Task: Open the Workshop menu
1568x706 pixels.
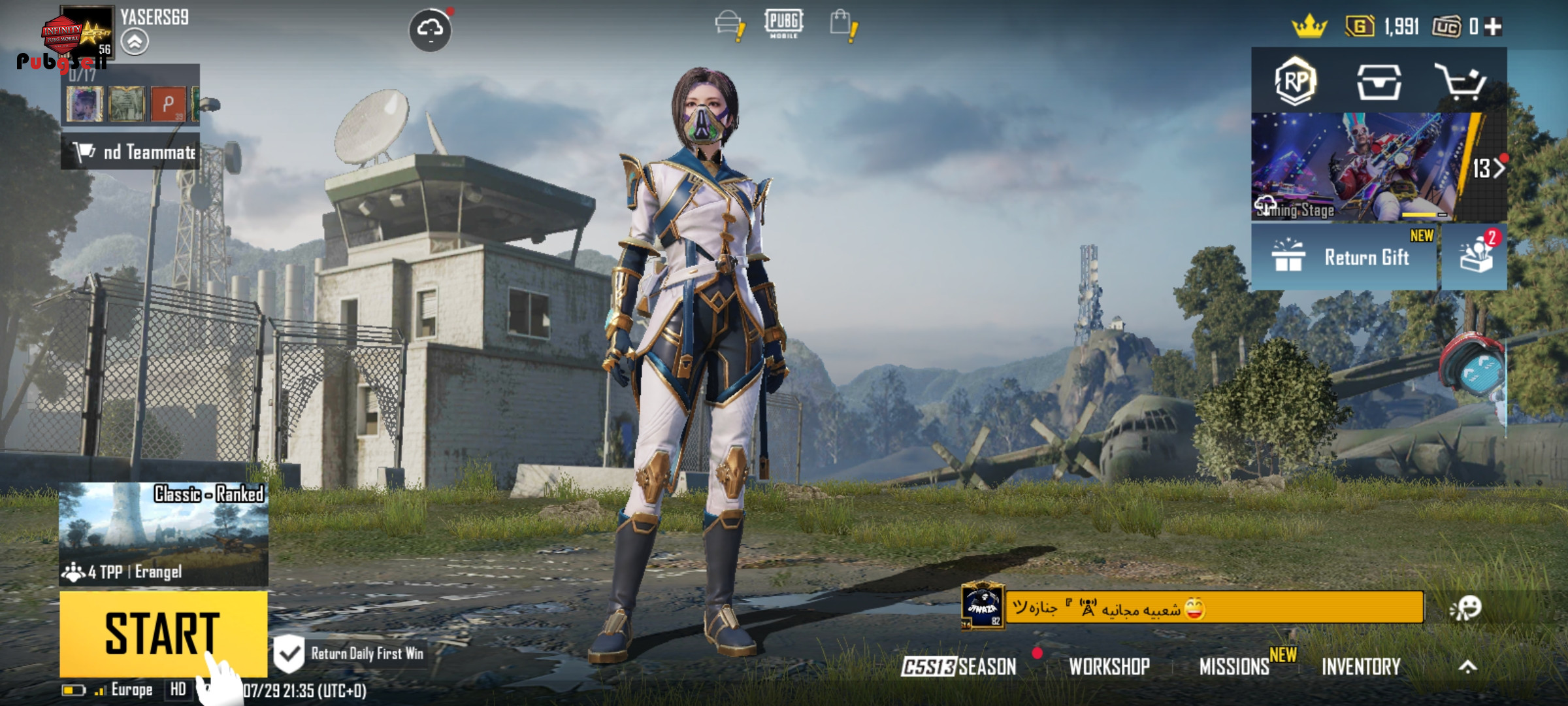Action: (1109, 667)
